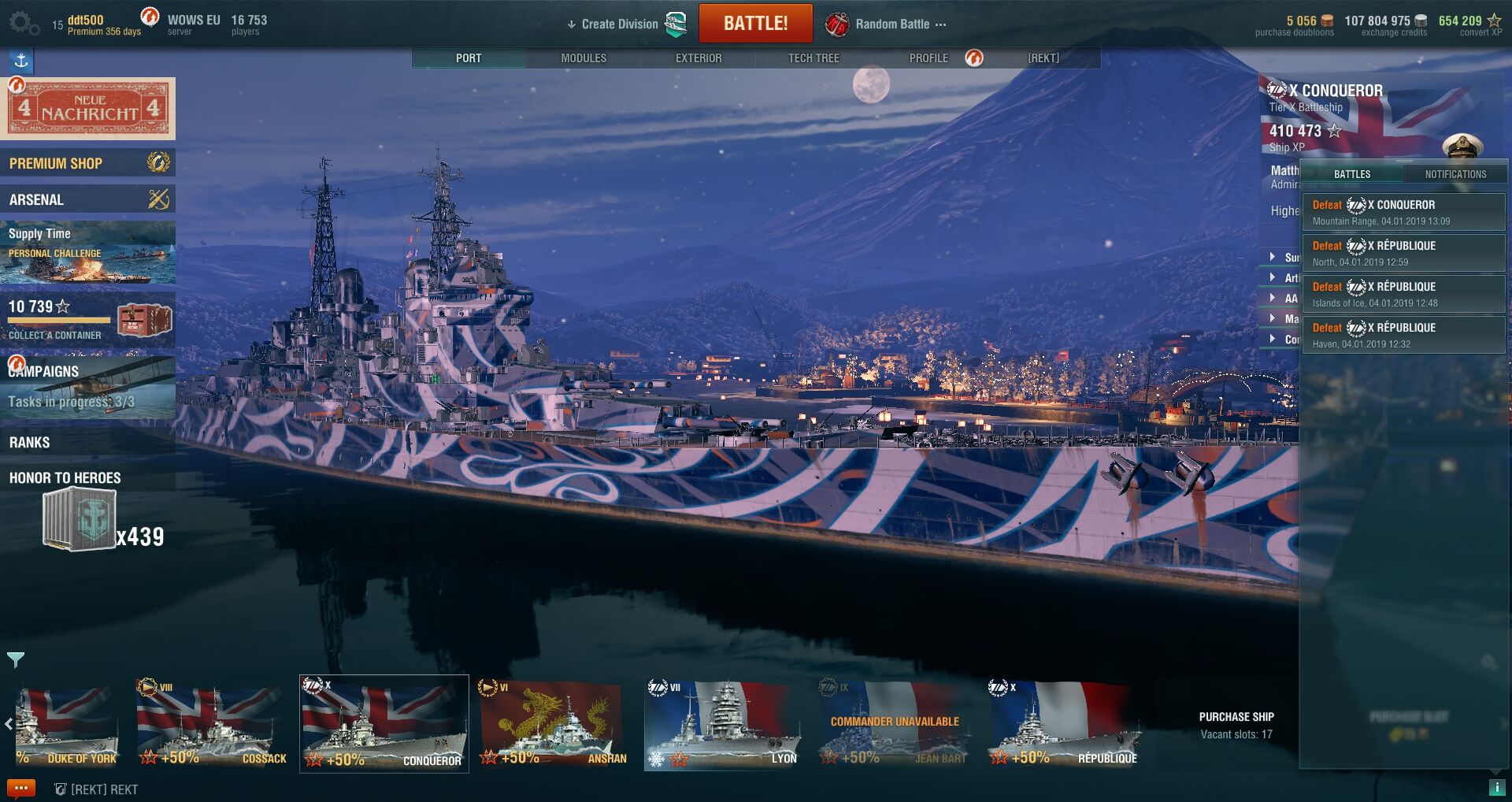Switch to the Exterior tab

(x=699, y=58)
